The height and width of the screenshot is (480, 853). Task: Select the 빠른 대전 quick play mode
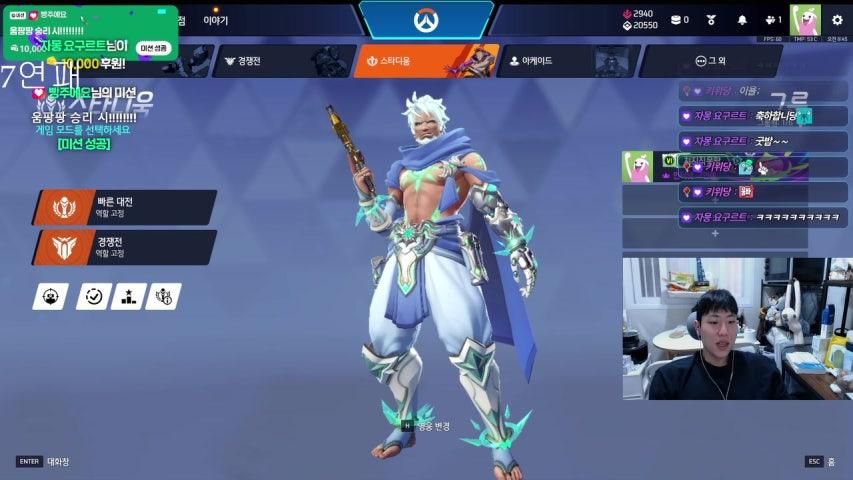[x=125, y=207]
